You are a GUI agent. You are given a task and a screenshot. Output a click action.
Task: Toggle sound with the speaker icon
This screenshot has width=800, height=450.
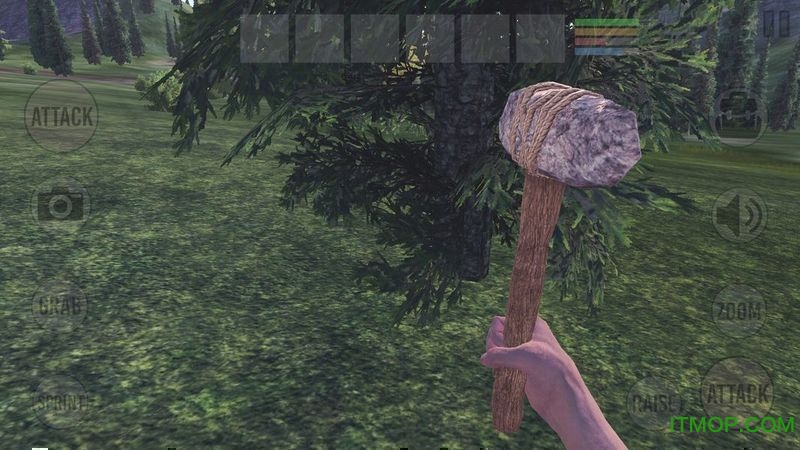click(x=740, y=215)
